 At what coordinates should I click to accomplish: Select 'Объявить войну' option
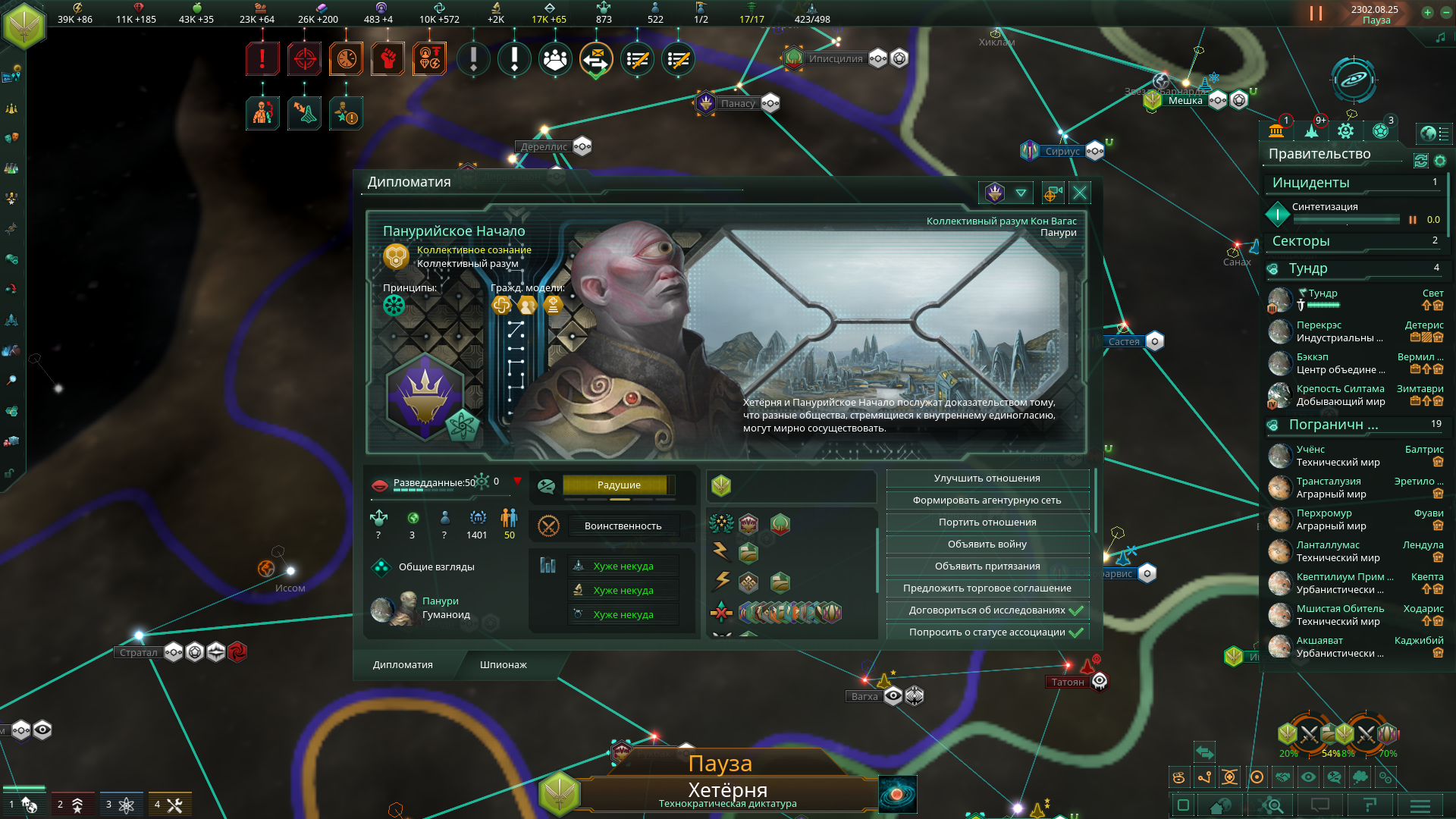pyautogui.click(x=987, y=544)
